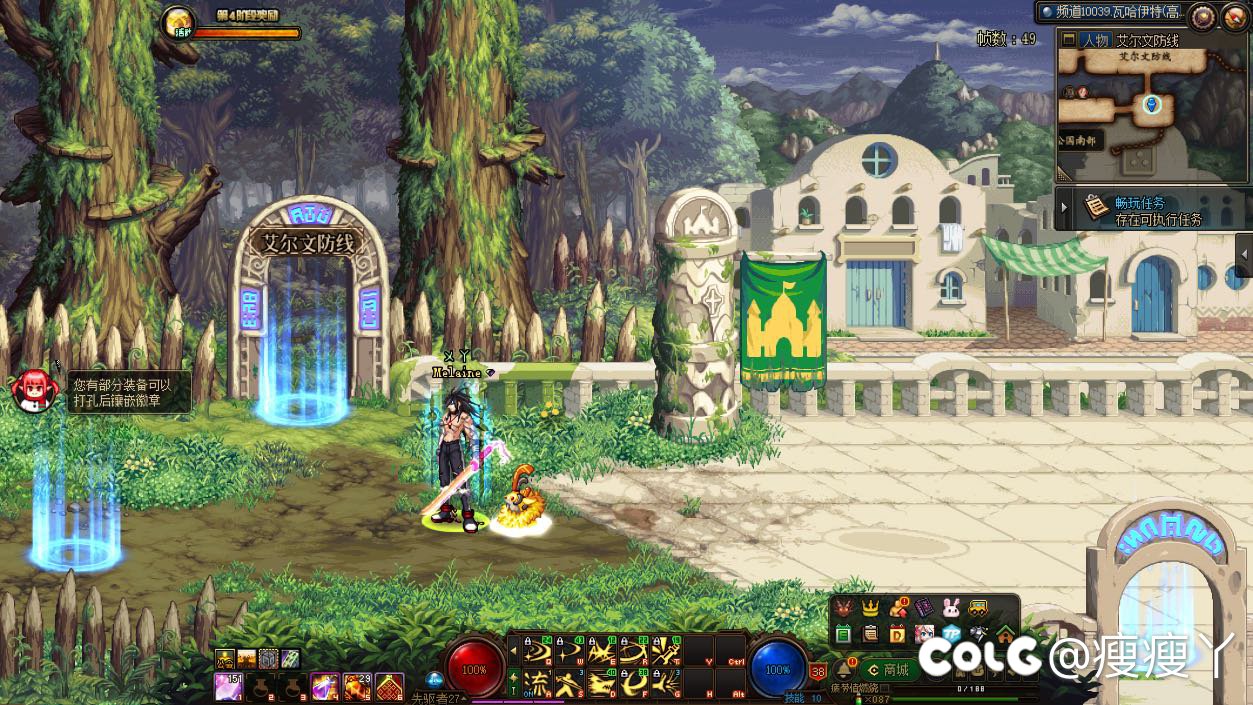Click the golden crown menu icon
1253x705 pixels.
(870, 609)
